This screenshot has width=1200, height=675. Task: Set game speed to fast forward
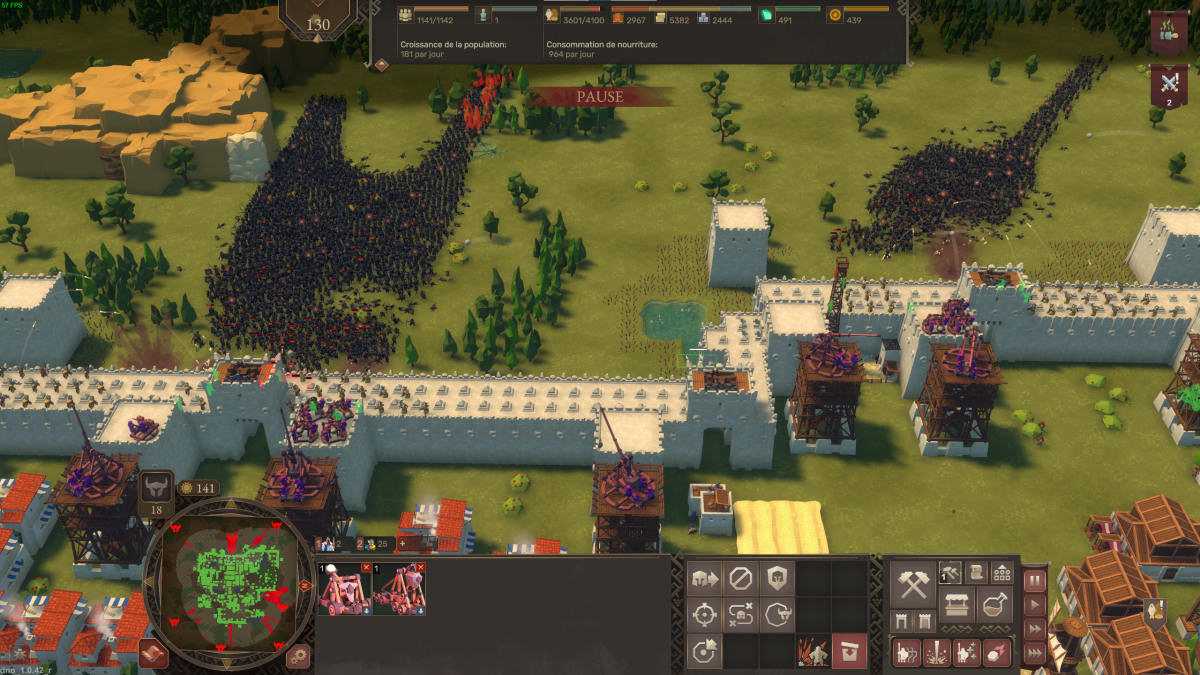[1035, 629]
